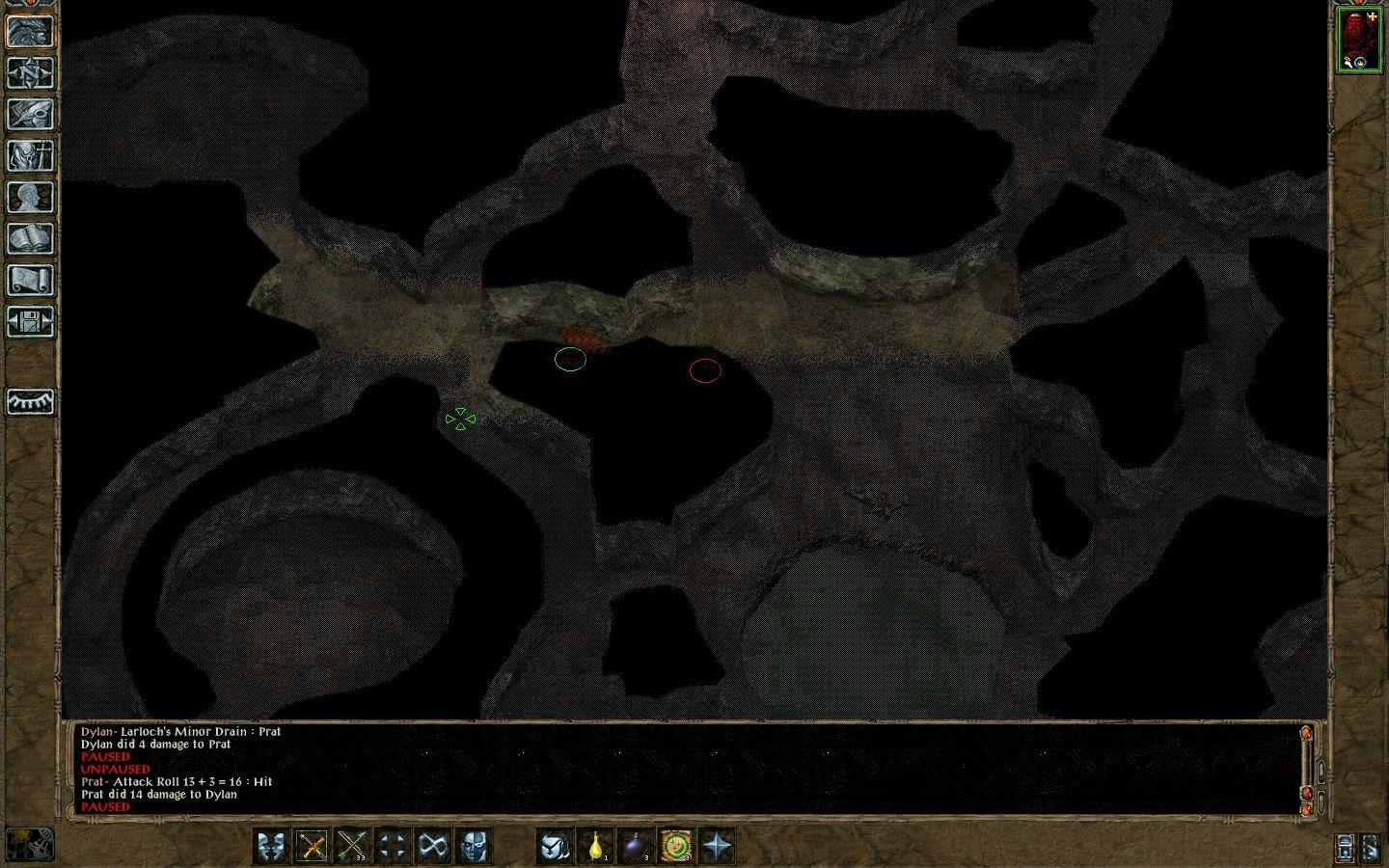Screen dimensions: 1389x868
Task: Open the area map compass button
Action: click(30, 72)
